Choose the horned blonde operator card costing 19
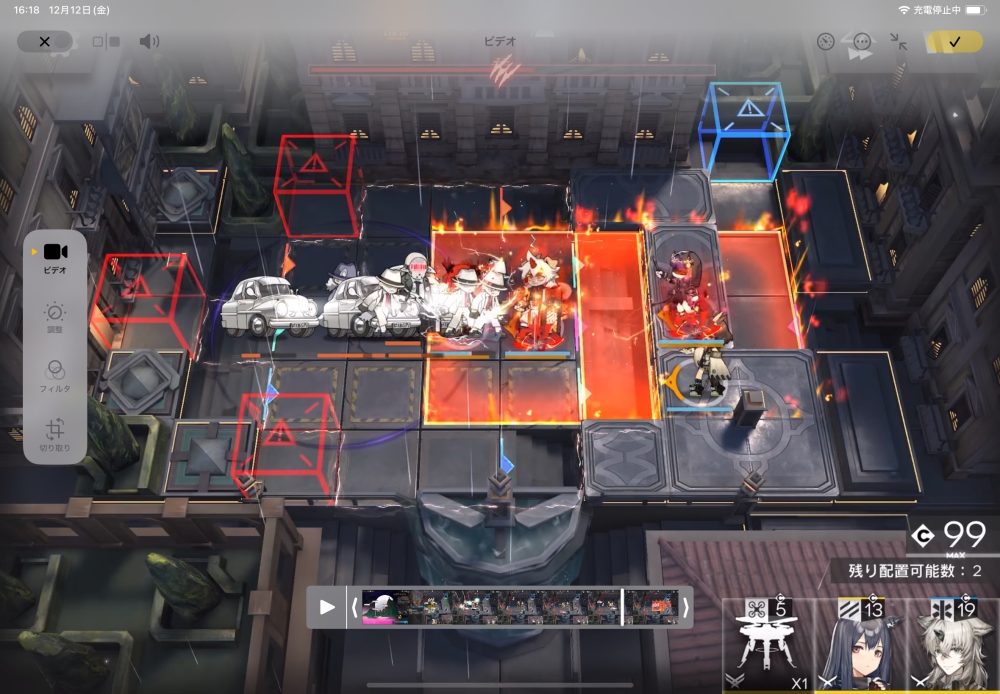The height and width of the screenshot is (694, 1000). [952, 645]
